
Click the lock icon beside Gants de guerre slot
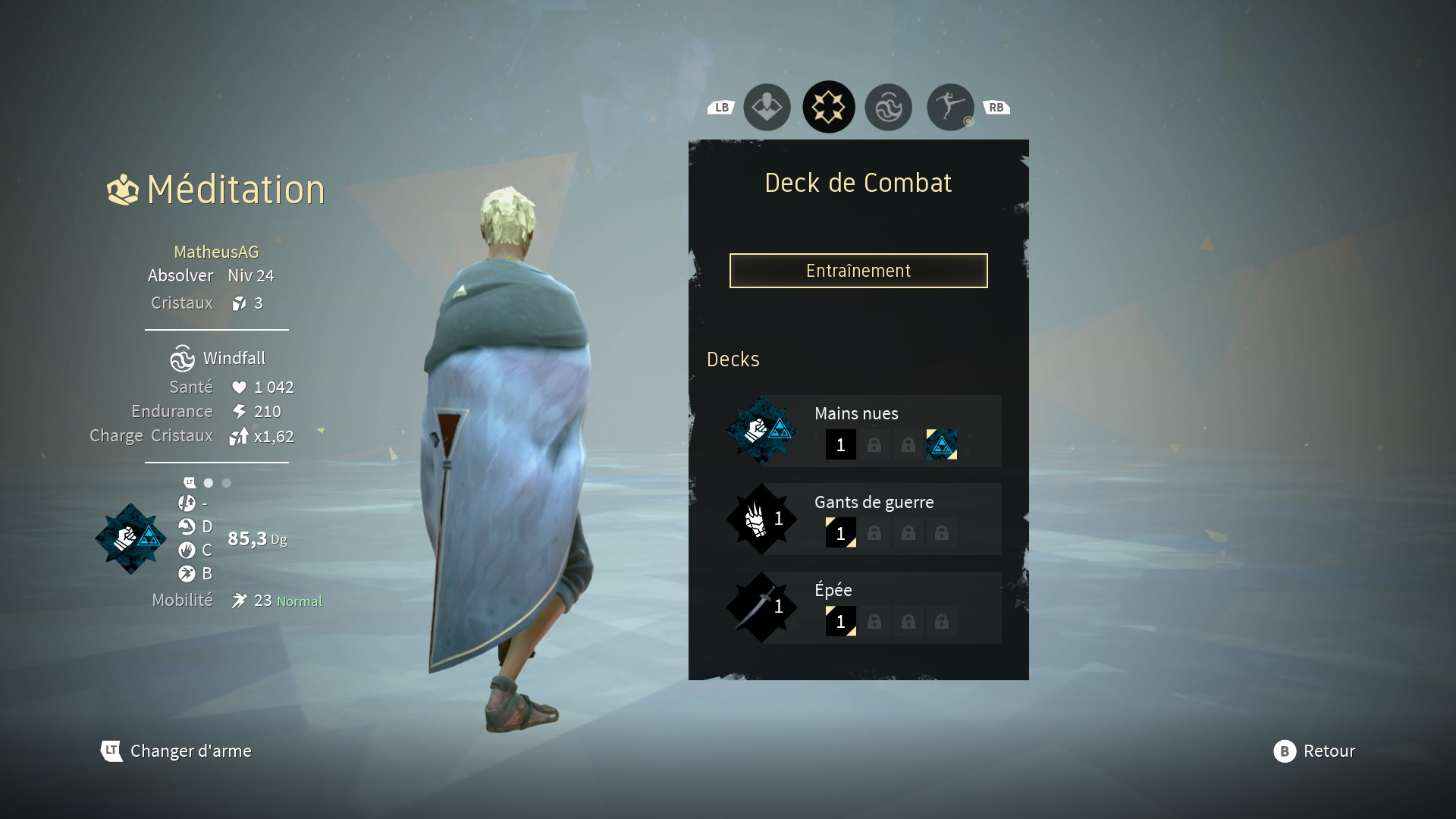[x=874, y=533]
